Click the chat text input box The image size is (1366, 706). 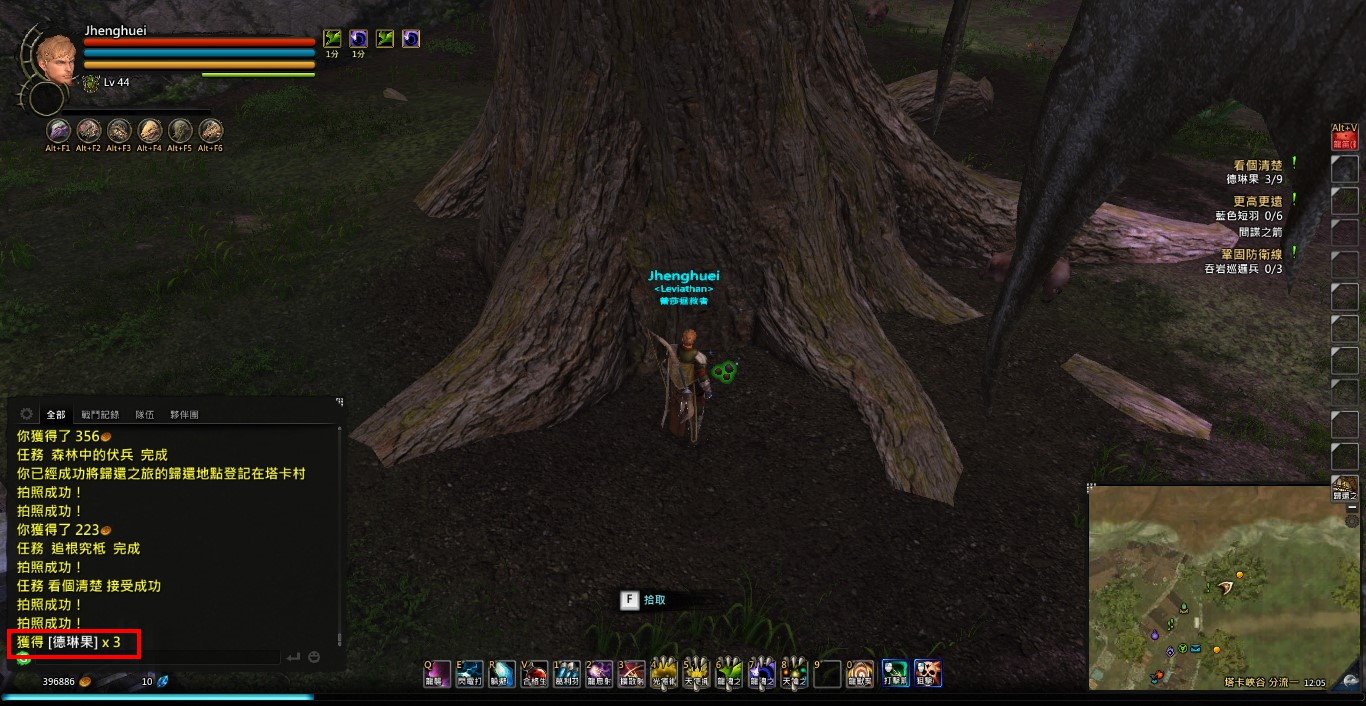150,657
